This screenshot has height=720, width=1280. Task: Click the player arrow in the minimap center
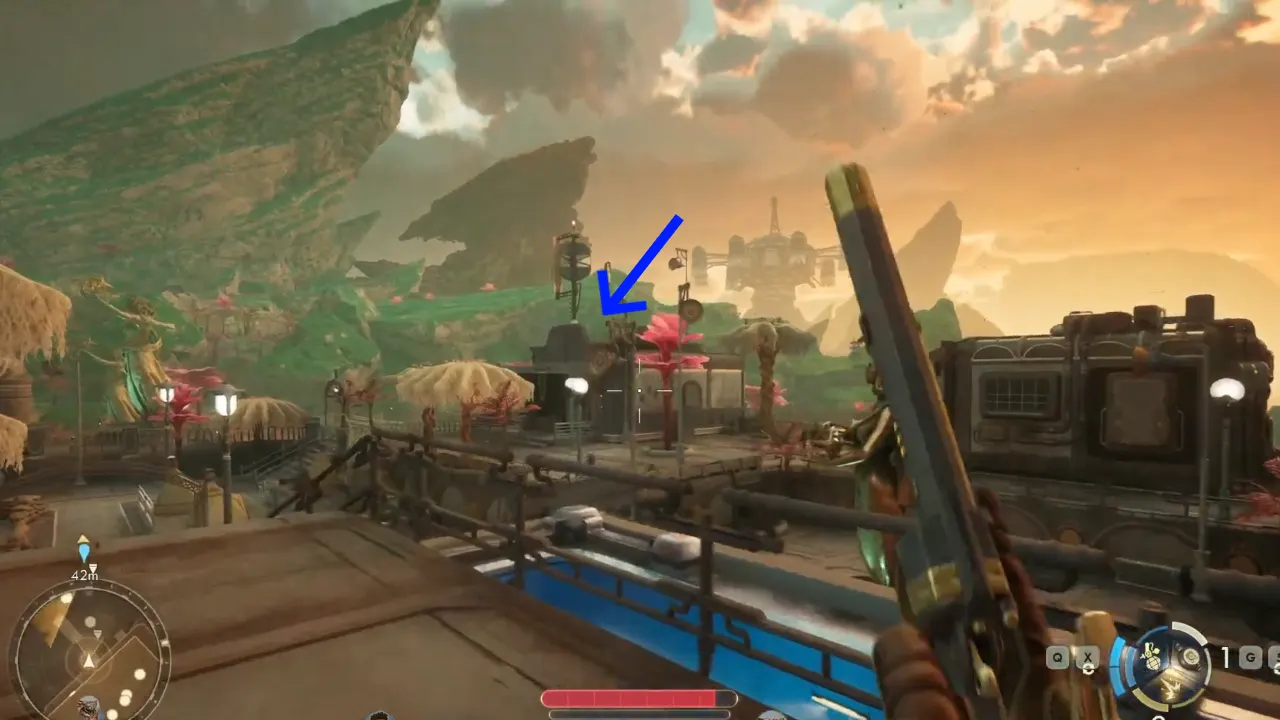(x=88, y=660)
